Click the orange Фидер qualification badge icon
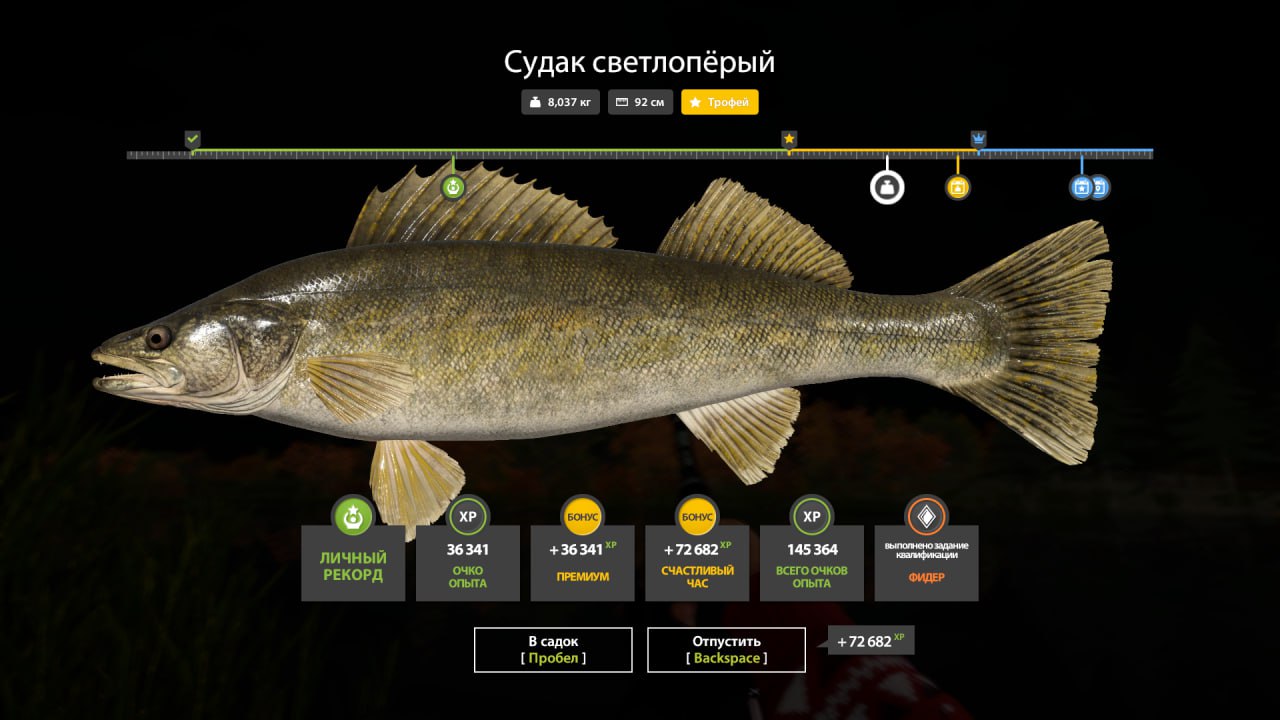This screenshot has width=1280, height=720. [926, 517]
